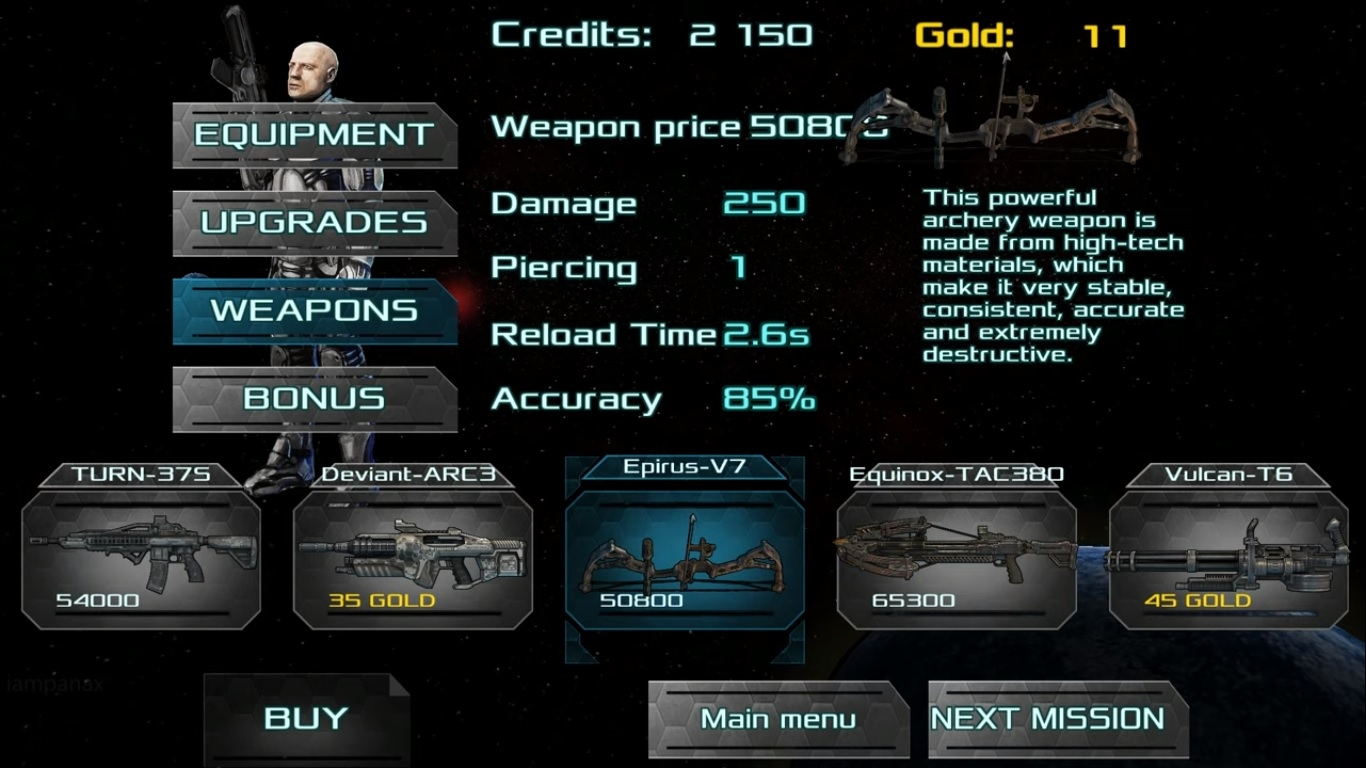Switch to the Upgrades tab

314,222
